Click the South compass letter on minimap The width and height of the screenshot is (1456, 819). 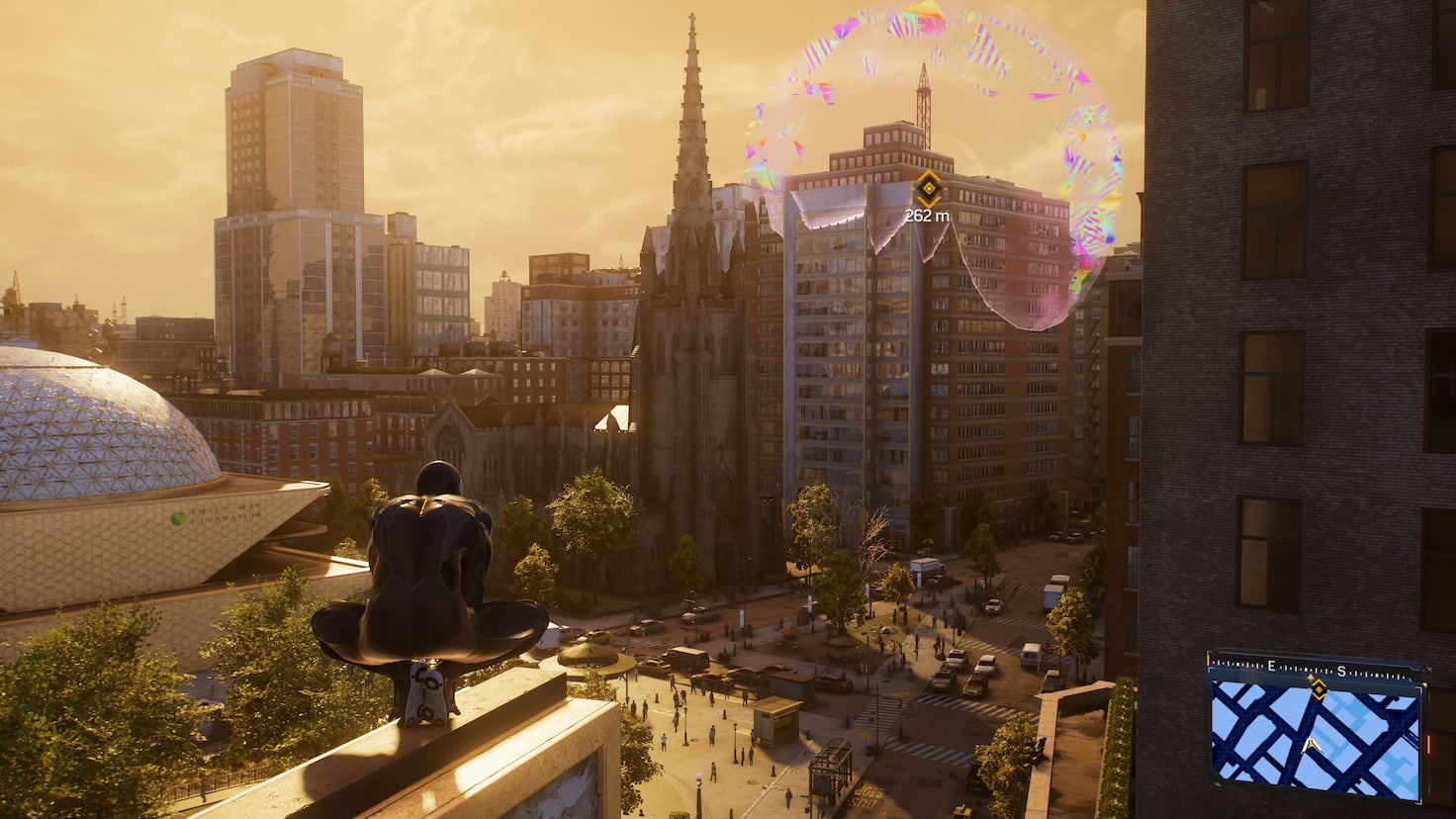(1342, 670)
